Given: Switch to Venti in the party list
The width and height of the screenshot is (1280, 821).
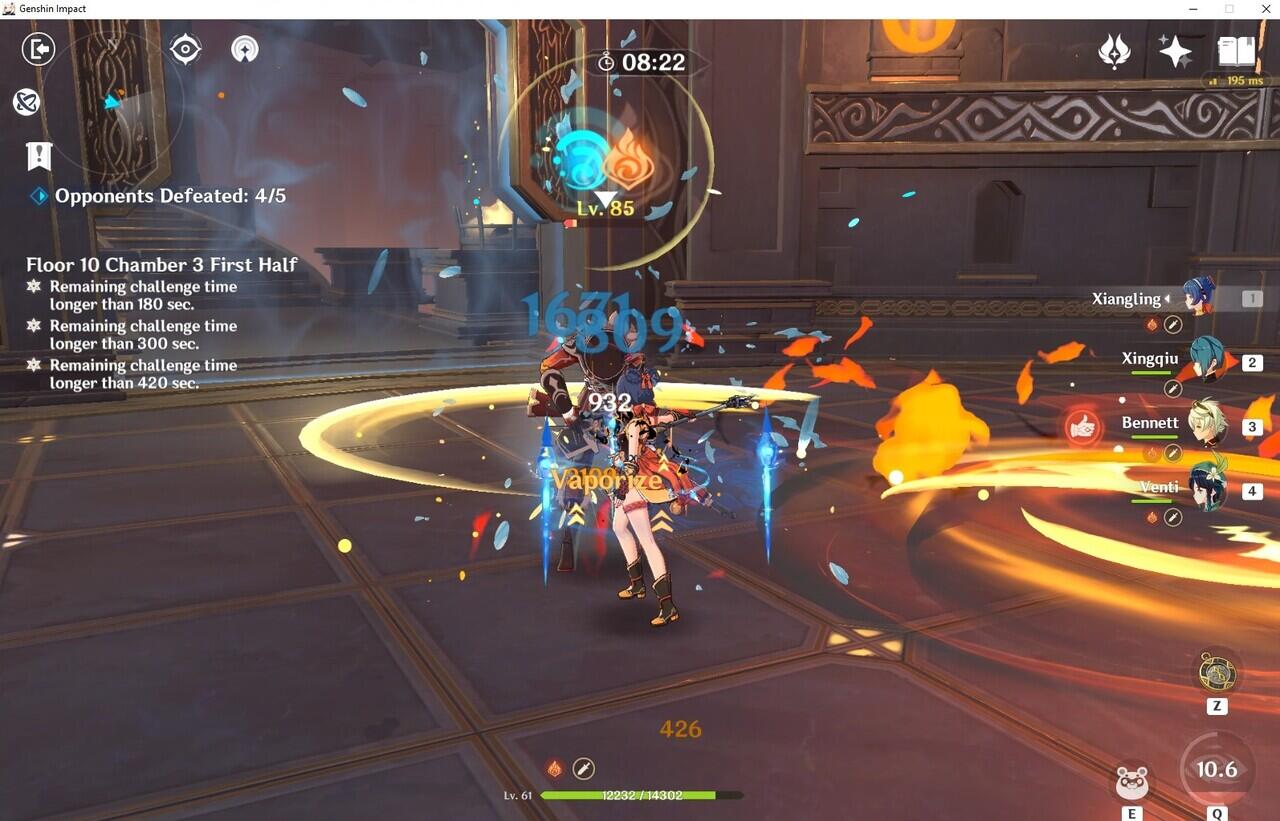Looking at the screenshot, I should pos(1206,490).
